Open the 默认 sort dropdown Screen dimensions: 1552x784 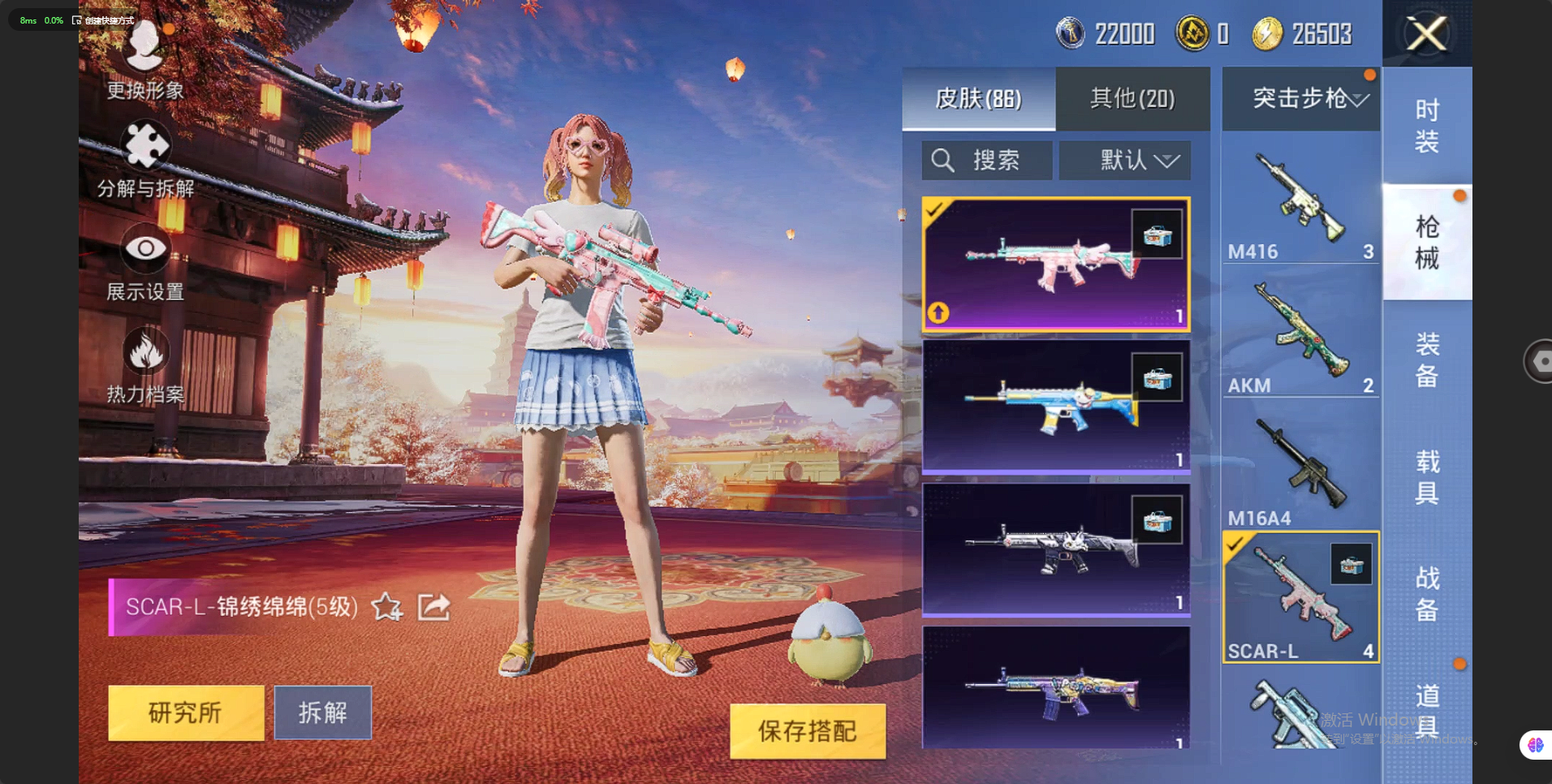point(1125,160)
